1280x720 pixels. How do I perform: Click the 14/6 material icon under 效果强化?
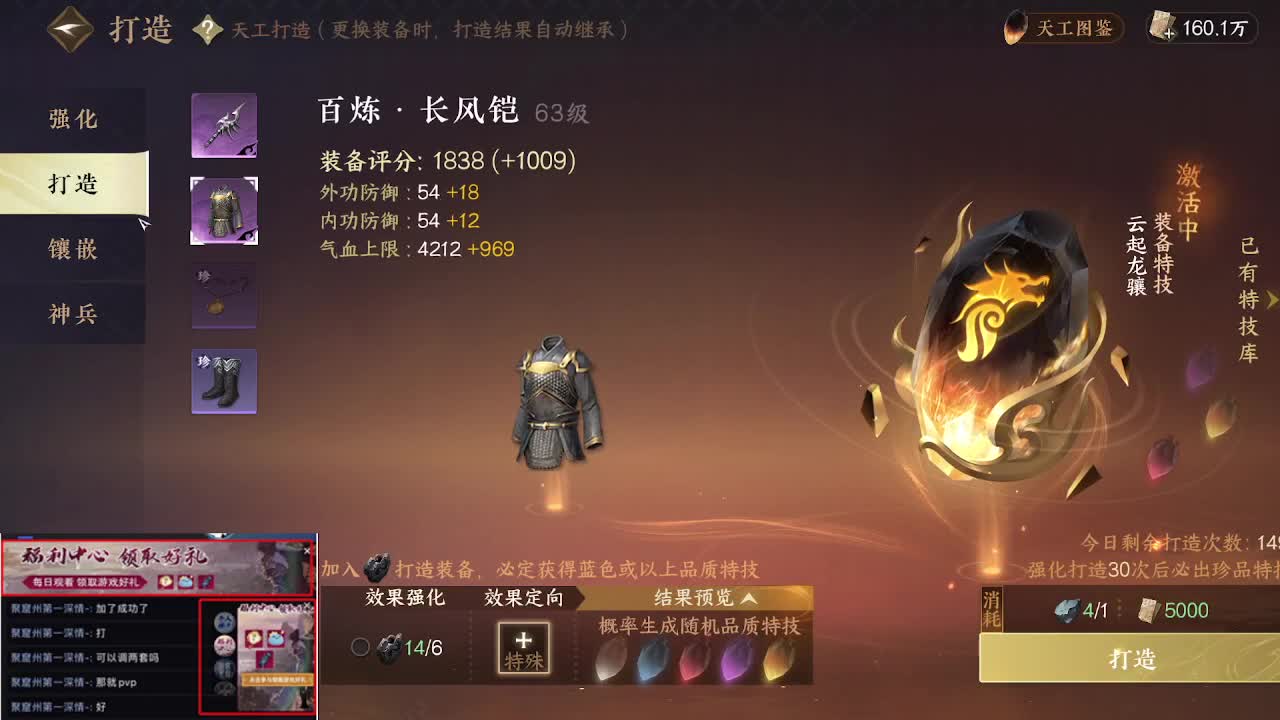389,647
